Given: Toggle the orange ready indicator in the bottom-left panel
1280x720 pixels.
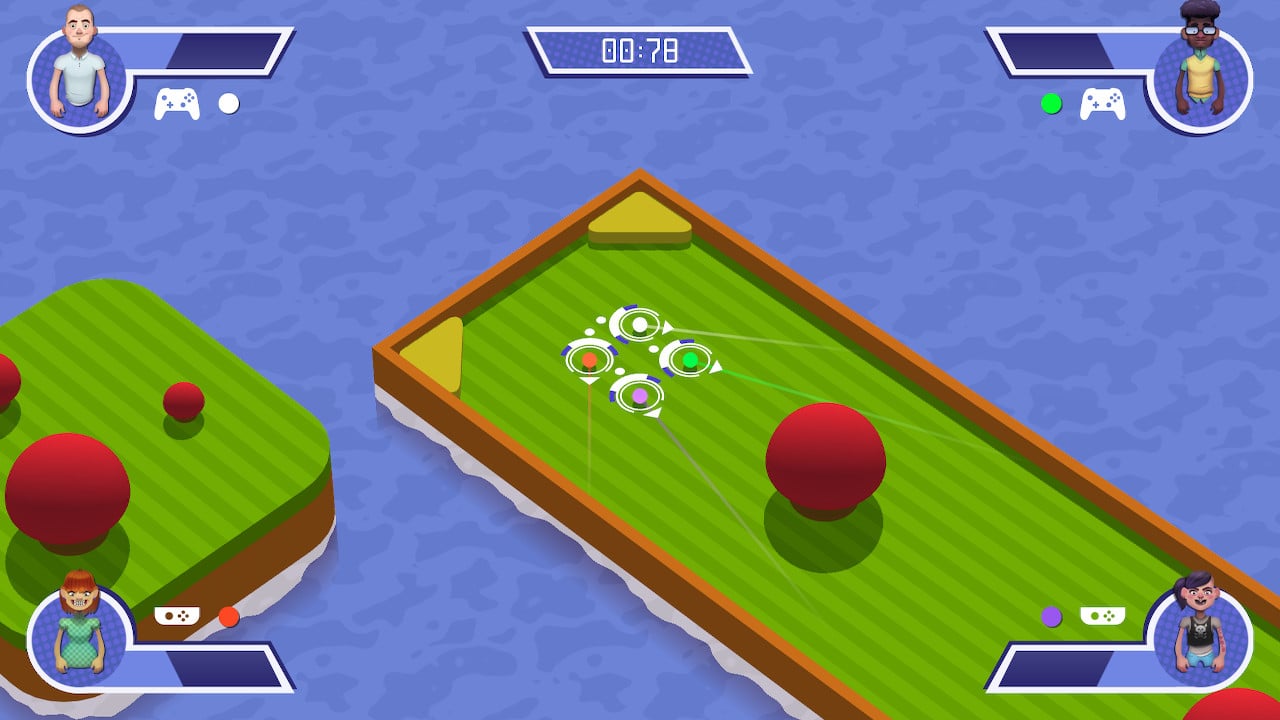Looking at the screenshot, I should [x=229, y=618].
